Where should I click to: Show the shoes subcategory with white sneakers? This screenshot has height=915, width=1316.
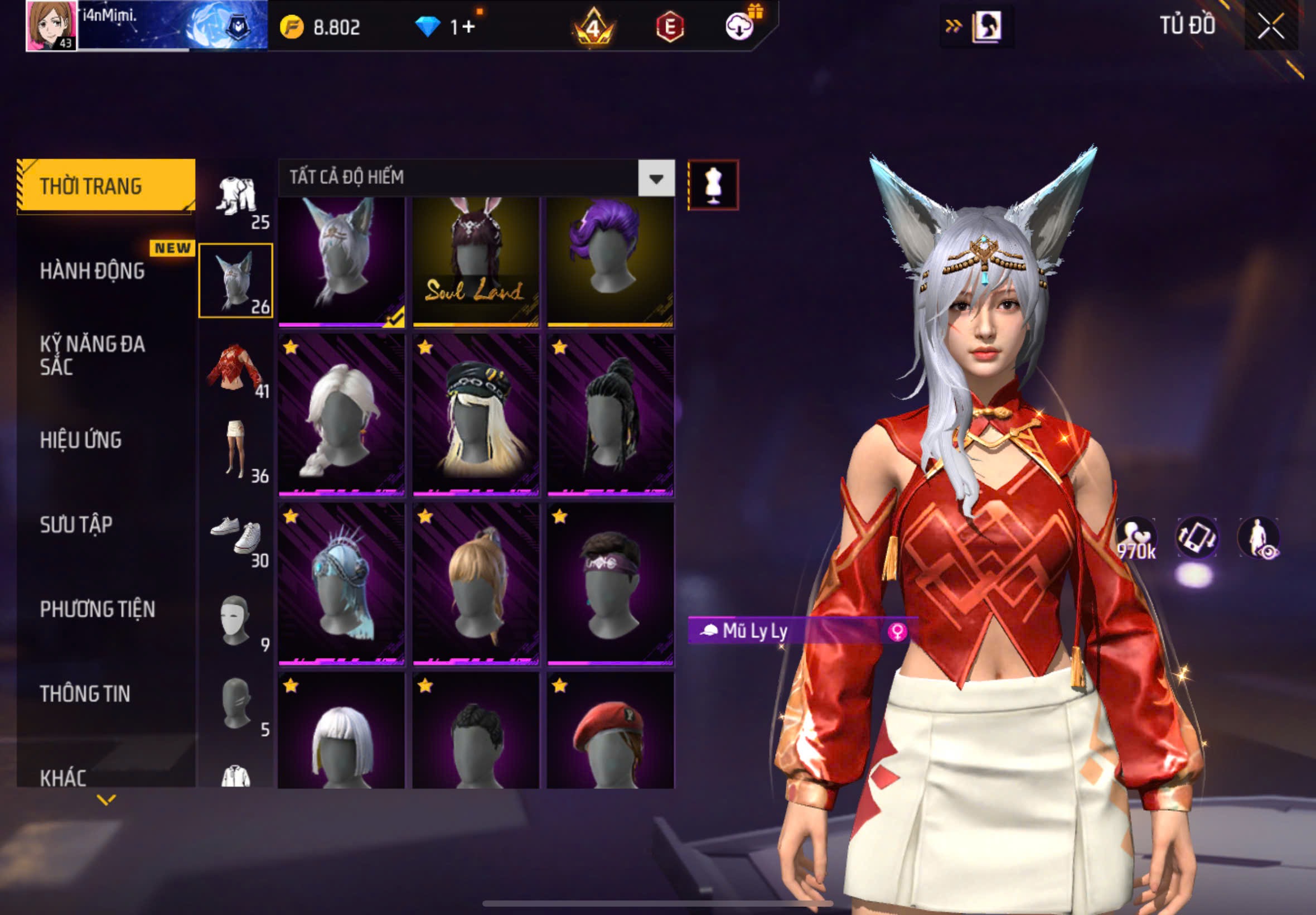(x=235, y=538)
